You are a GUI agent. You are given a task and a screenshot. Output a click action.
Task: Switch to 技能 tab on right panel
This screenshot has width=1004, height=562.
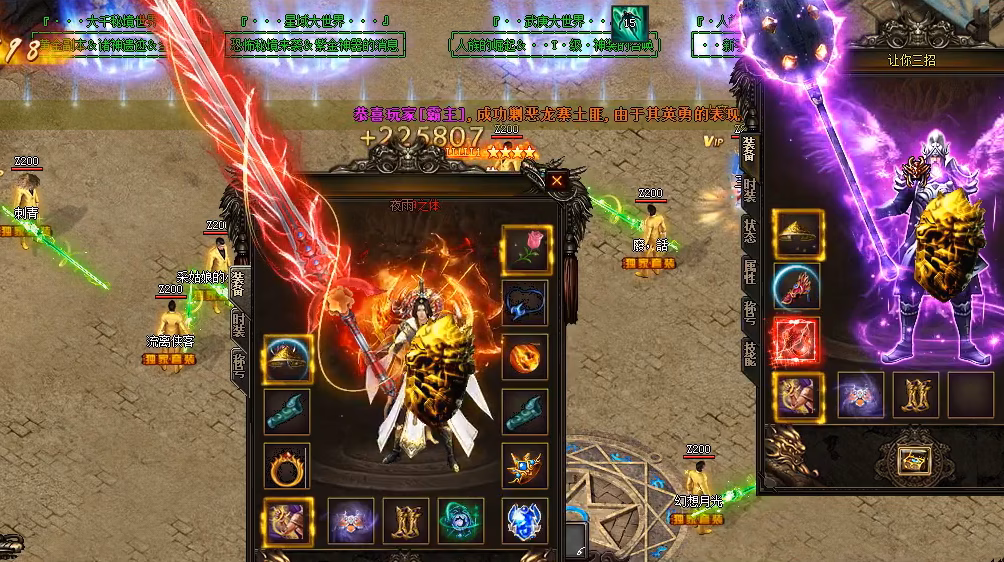point(749,351)
